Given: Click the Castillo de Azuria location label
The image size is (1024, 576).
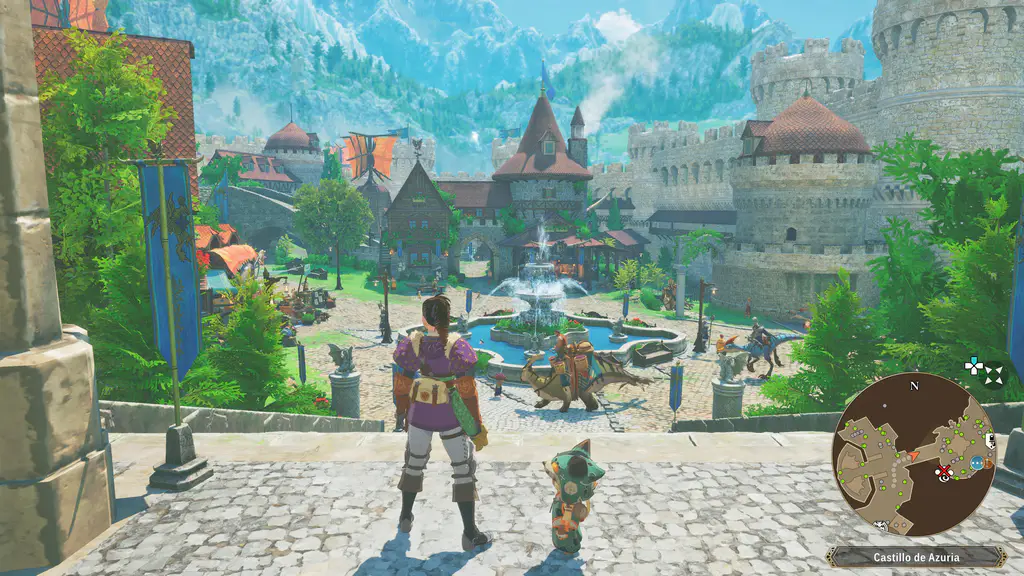Looking at the screenshot, I should pyautogui.click(x=915, y=556).
